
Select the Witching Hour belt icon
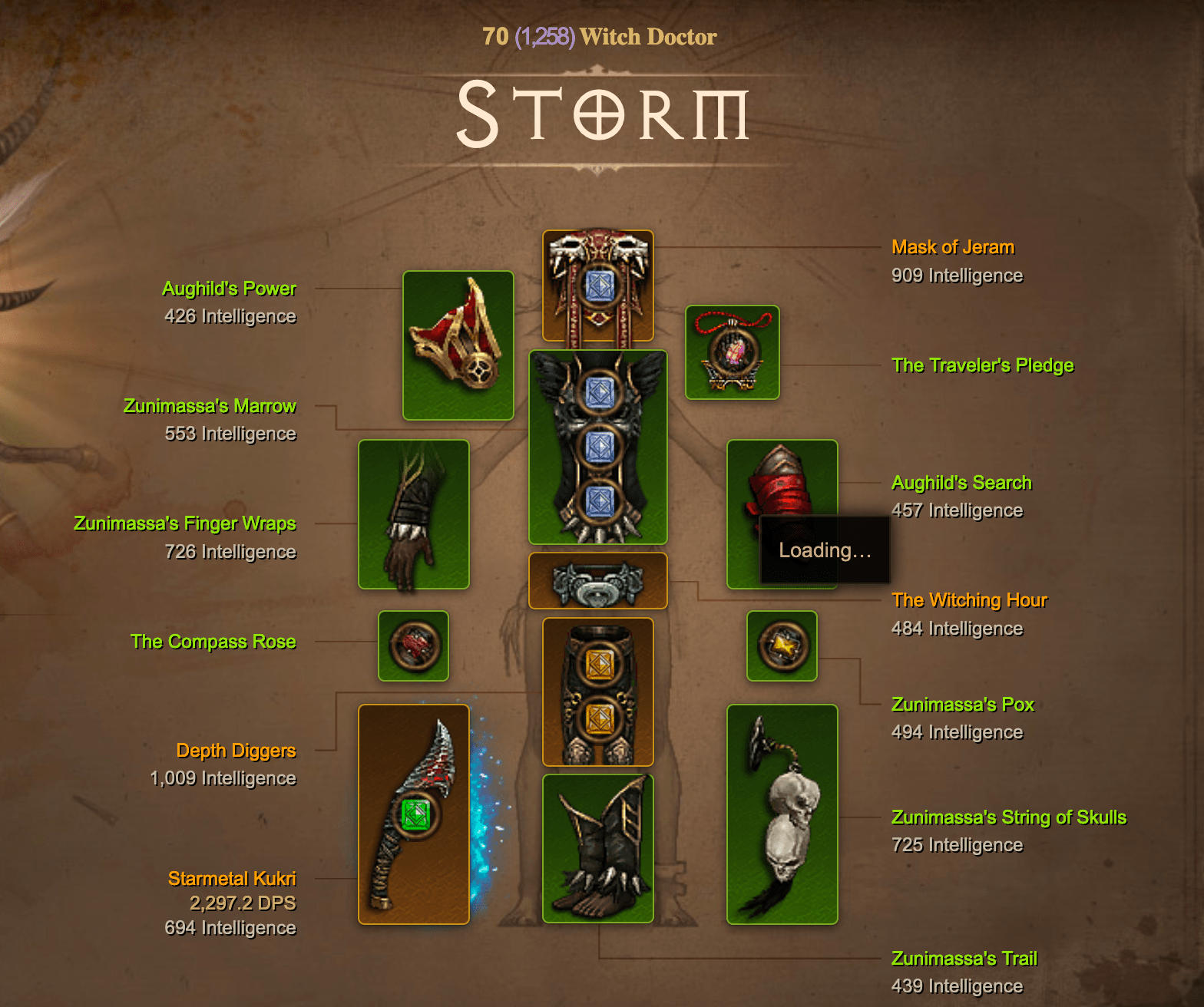(597, 581)
